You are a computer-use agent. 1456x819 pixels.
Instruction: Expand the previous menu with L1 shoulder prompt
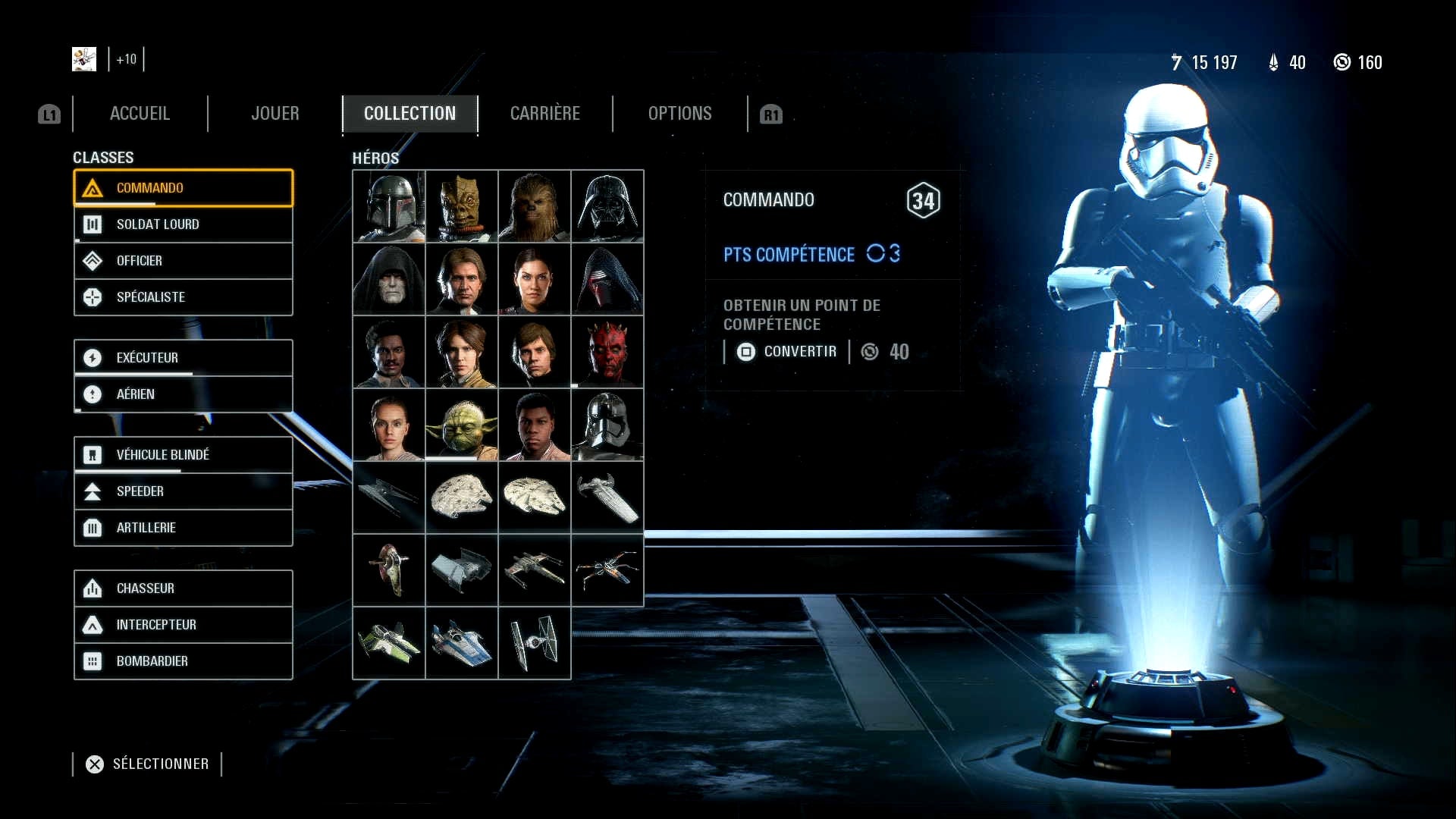49,114
